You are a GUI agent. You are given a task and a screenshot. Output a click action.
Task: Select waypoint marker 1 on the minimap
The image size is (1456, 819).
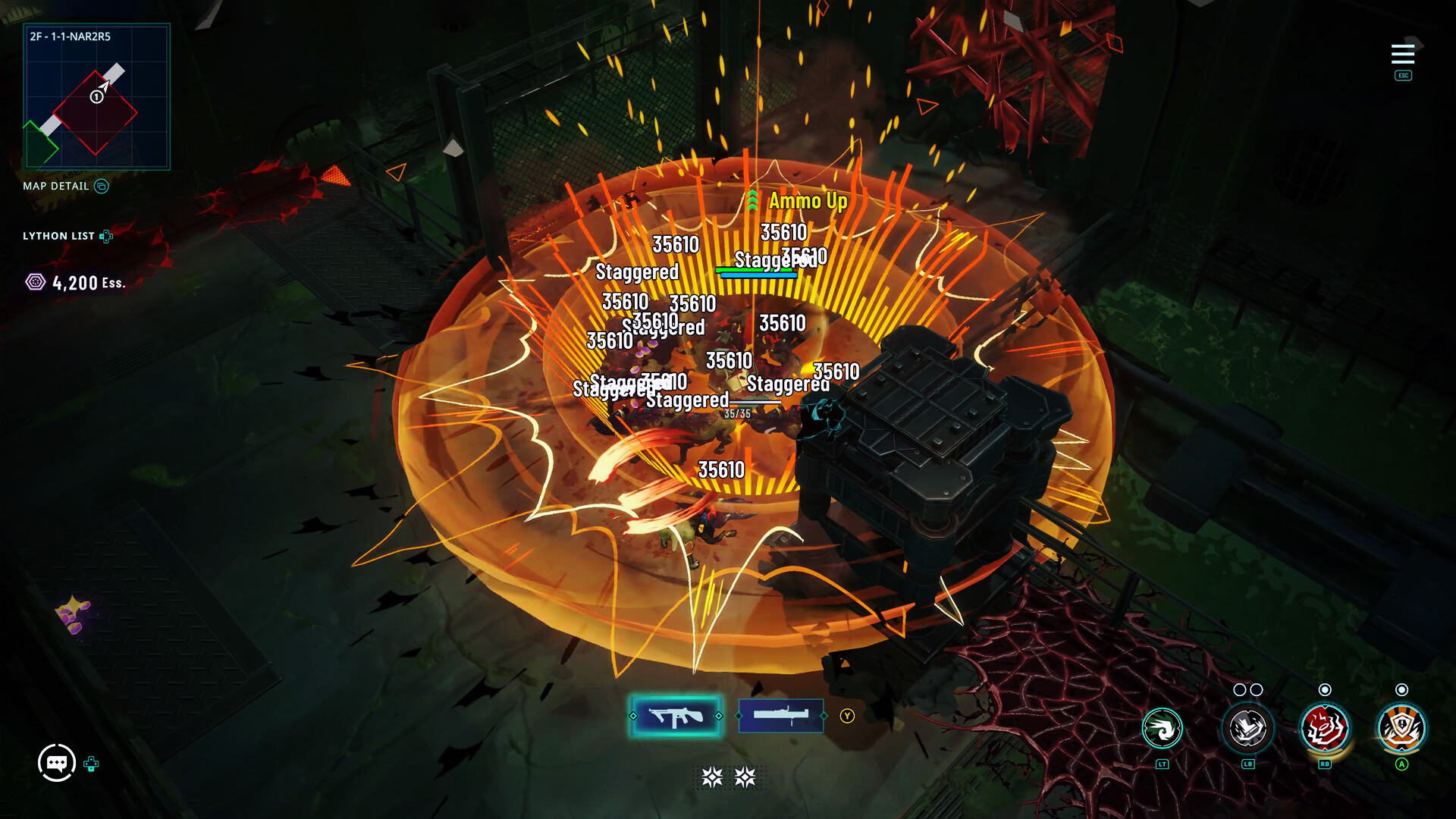tap(96, 97)
